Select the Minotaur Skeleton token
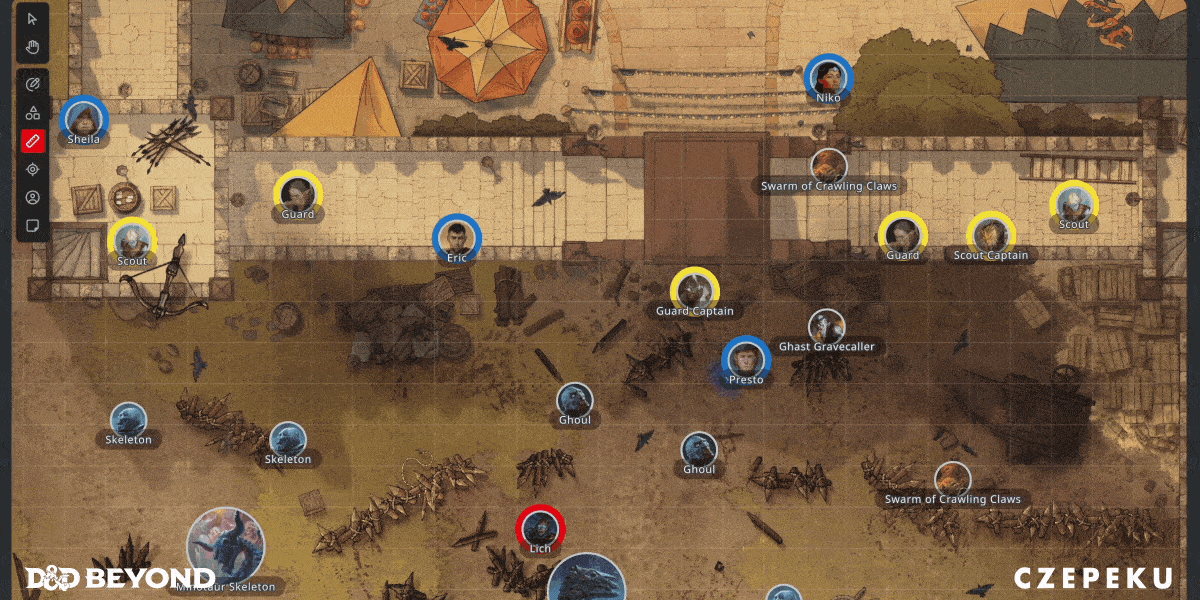The height and width of the screenshot is (600, 1200). [225, 546]
